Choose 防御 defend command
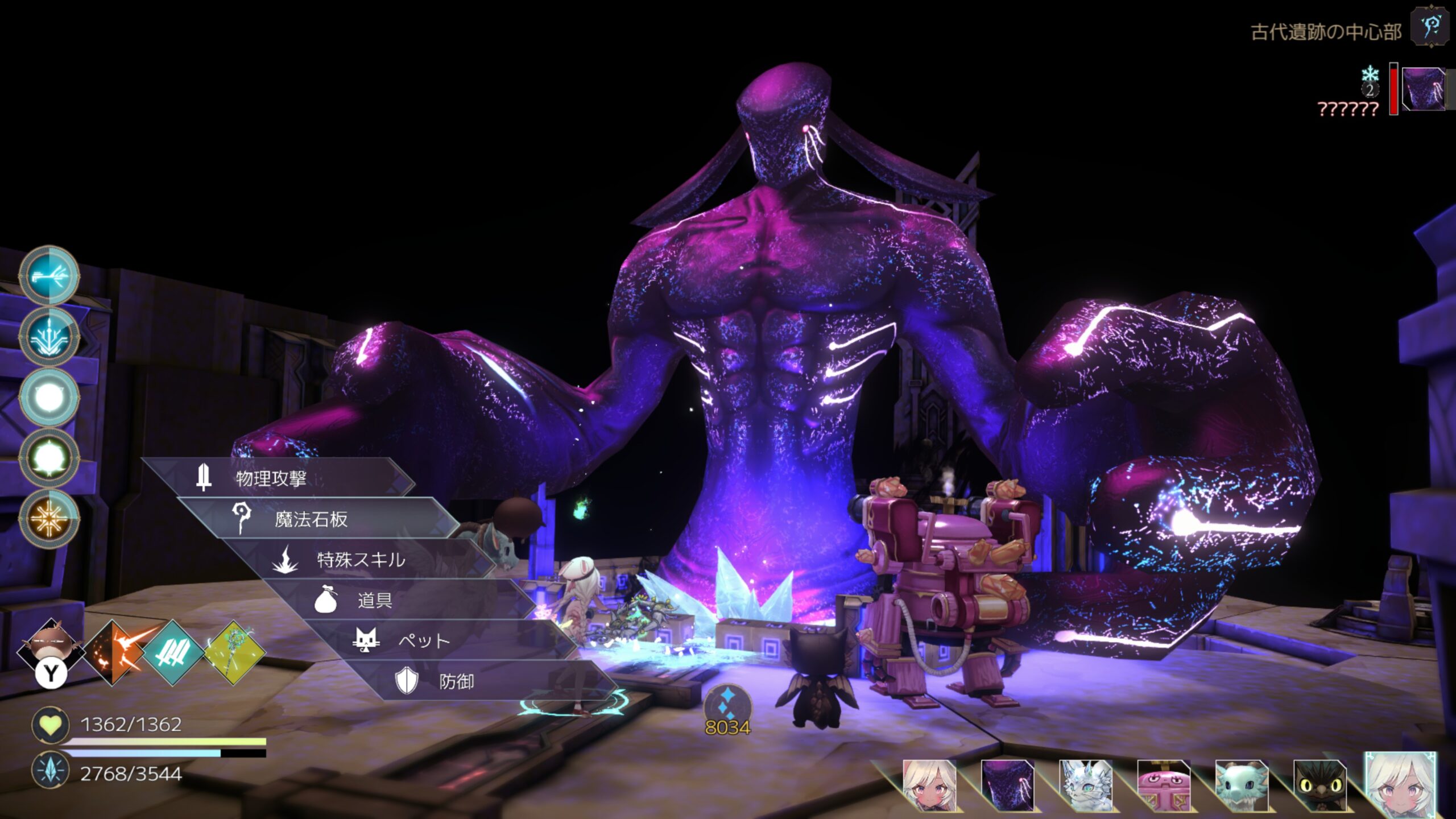This screenshot has height=819, width=1456. (x=456, y=681)
